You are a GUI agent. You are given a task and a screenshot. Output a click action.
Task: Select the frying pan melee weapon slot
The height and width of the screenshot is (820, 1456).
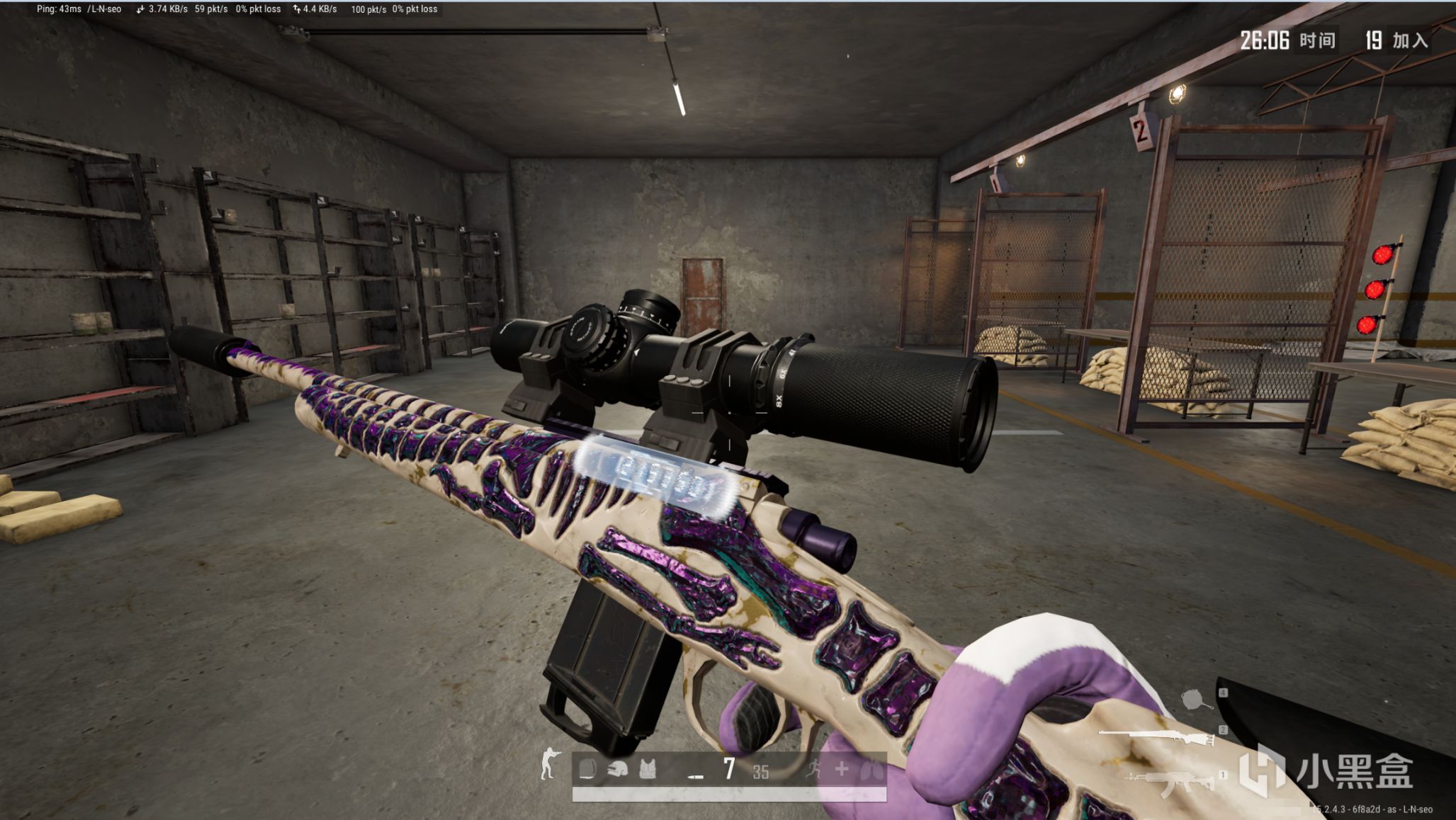[x=1197, y=700]
